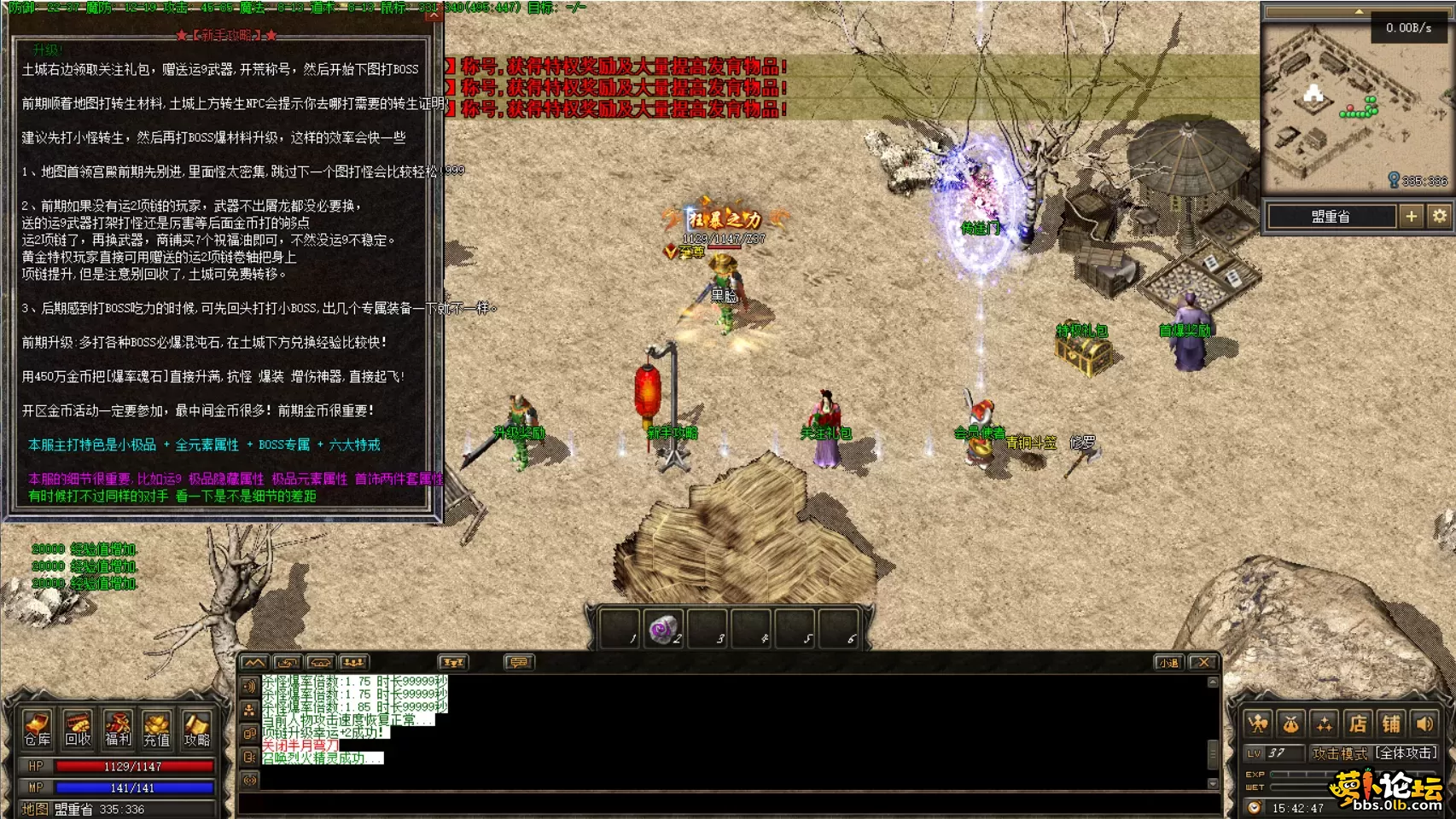This screenshot has height=819, width=1456.
Task: Close the chat panel with the X button
Action: [x=1203, y=662]
